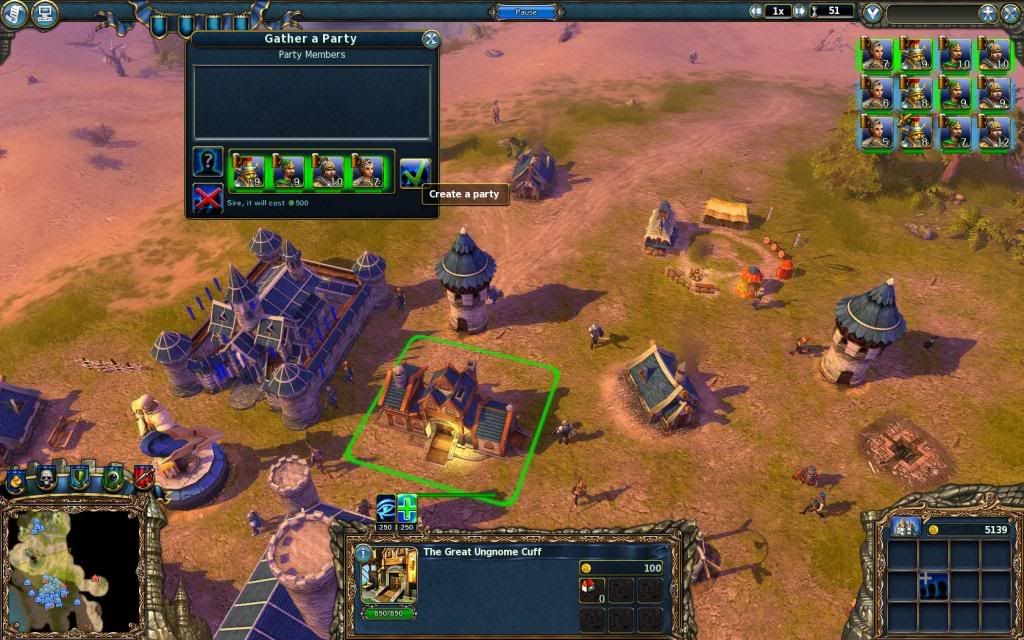Select the level 7 hero in party row
Image resolution: width=1024 pixels, height=640 pixels.
click(368, 173)
